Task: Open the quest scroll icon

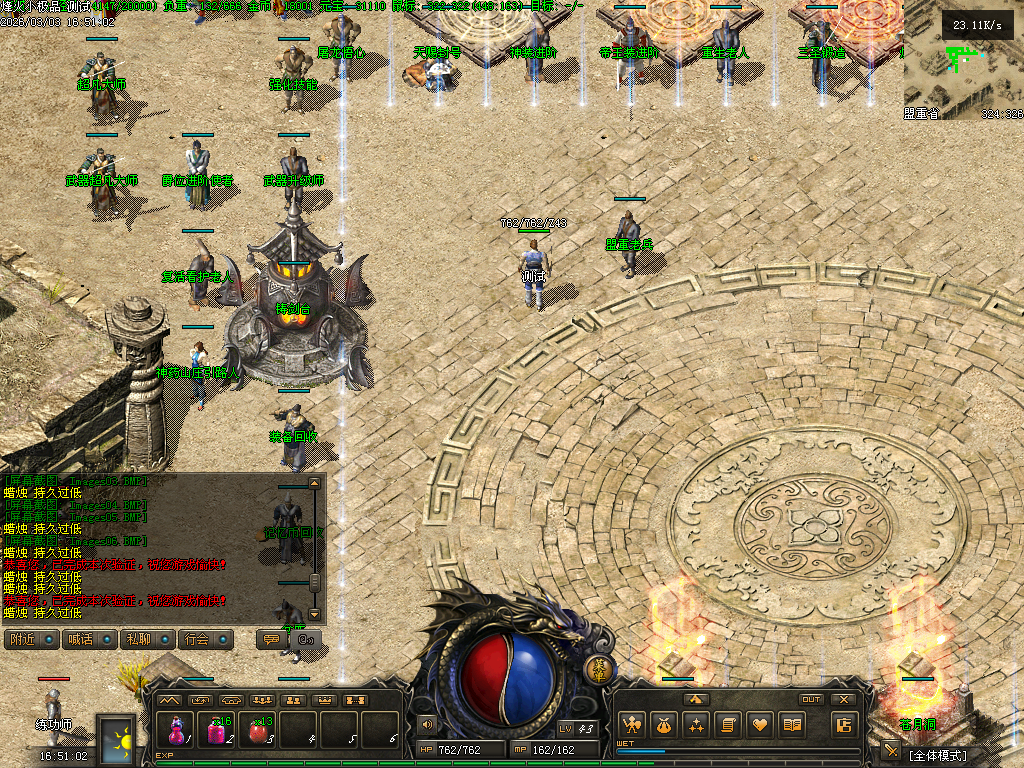Action: click(727, 724)
